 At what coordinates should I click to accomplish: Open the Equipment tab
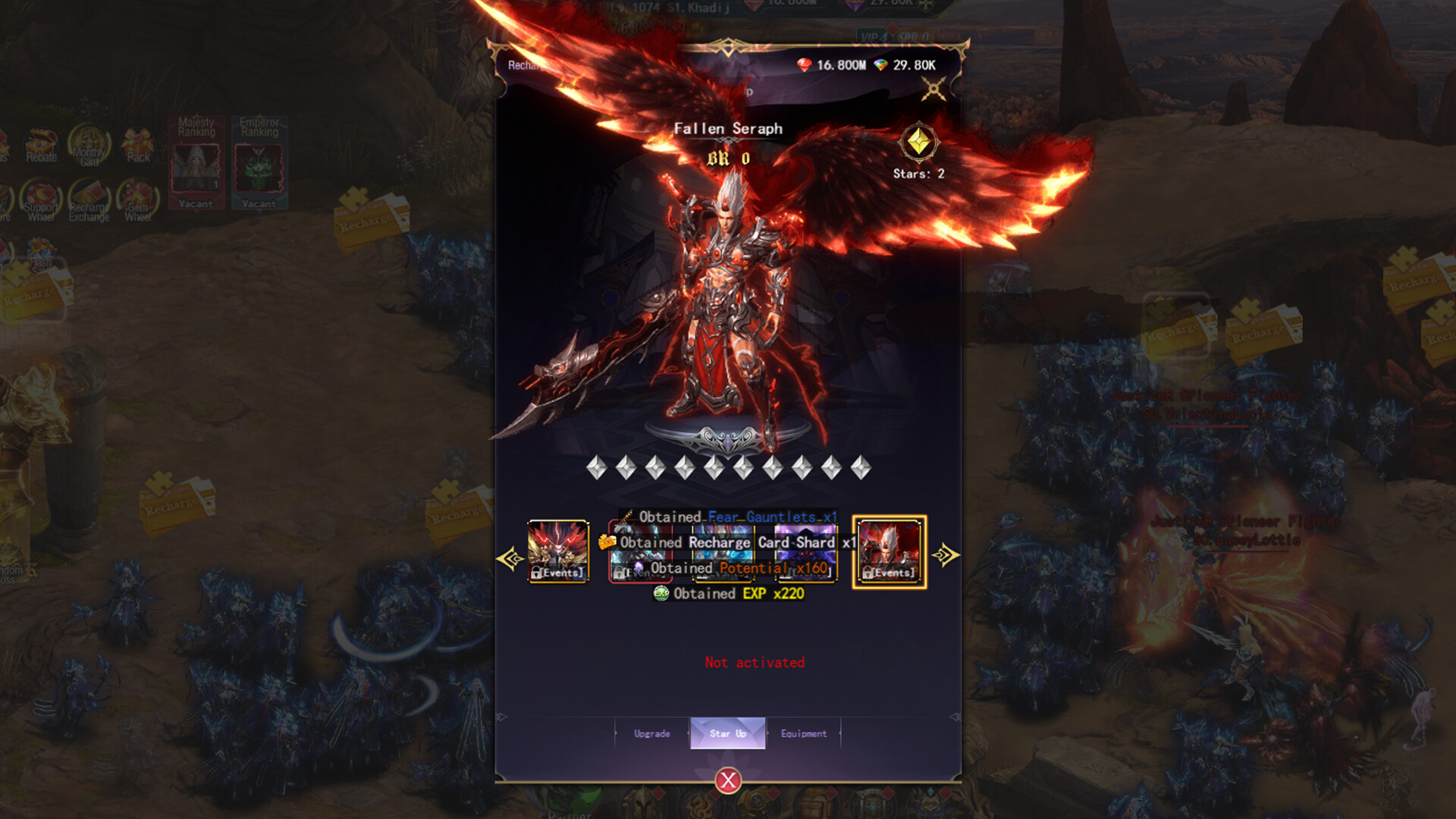click(804, 734)
